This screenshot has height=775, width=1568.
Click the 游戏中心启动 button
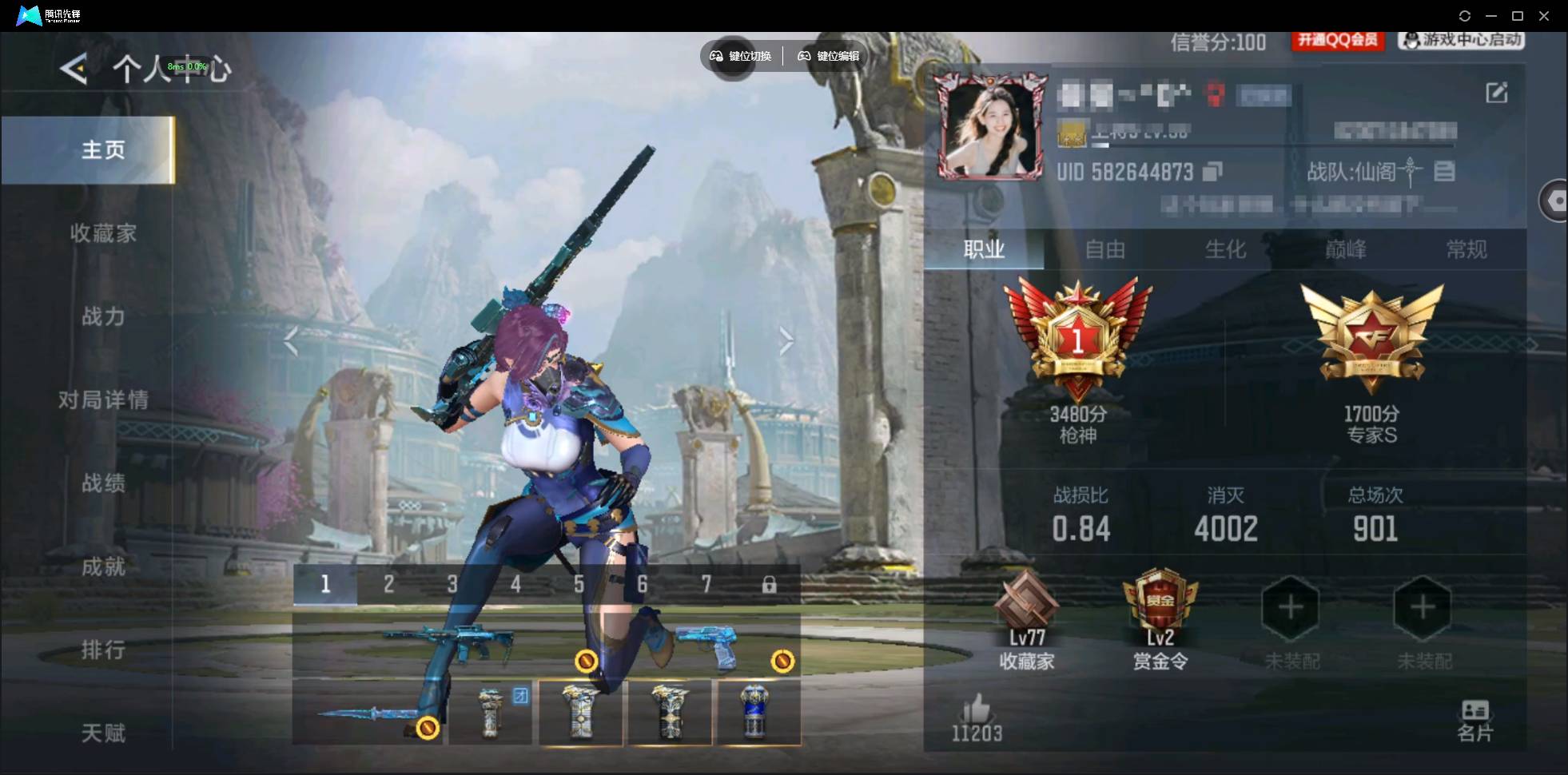coord(1461,41)
